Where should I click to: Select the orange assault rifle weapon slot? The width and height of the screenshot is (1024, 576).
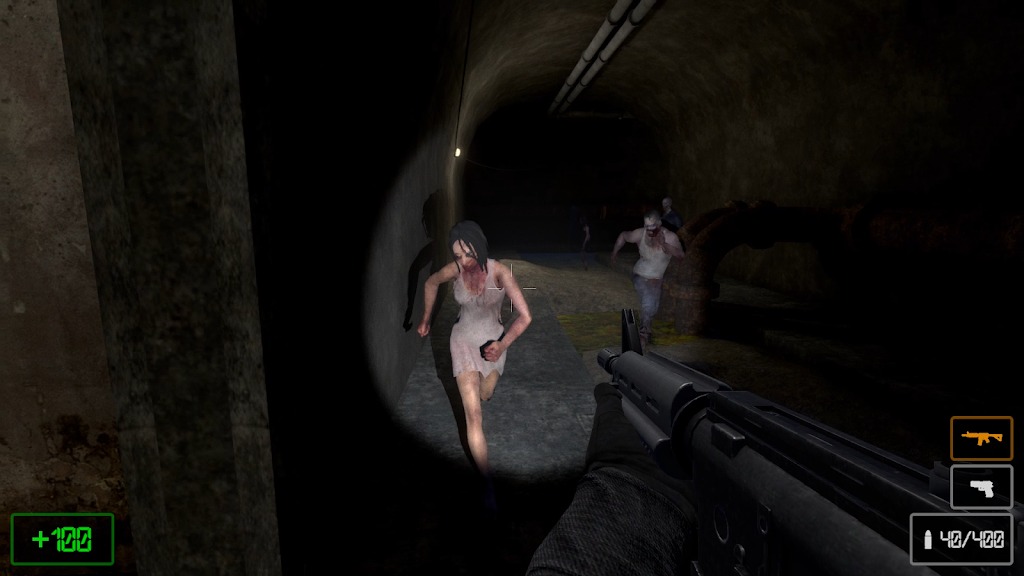pos(980,438)
